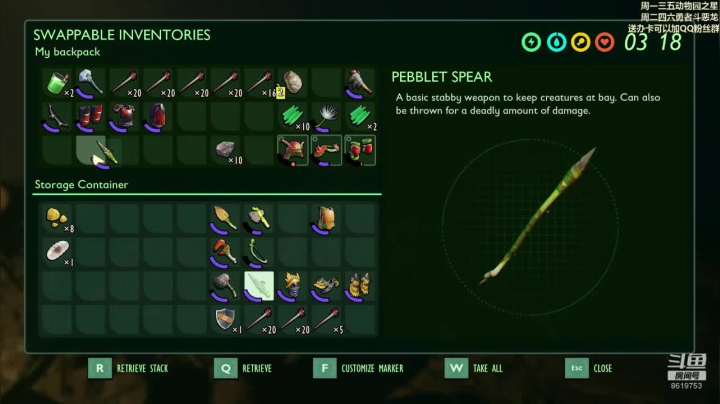
Task: Select the green smoothie stack in backpack
Action: [56, 83]
